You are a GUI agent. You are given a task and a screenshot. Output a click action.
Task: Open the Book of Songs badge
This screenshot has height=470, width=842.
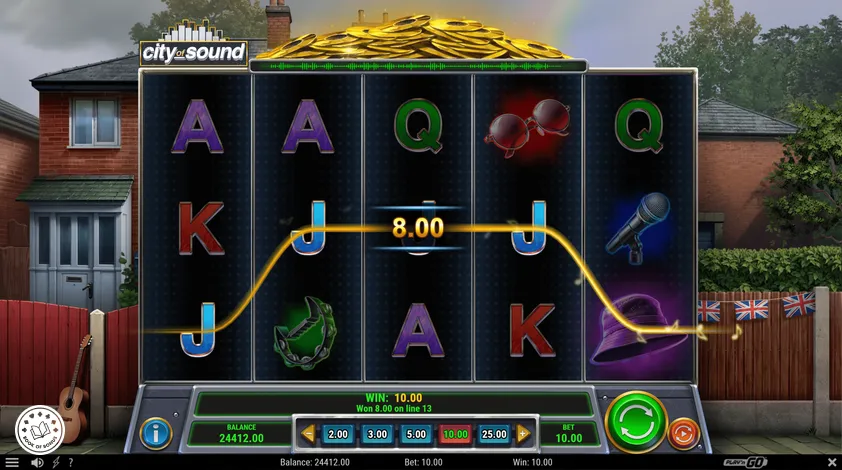pos(40,429)
